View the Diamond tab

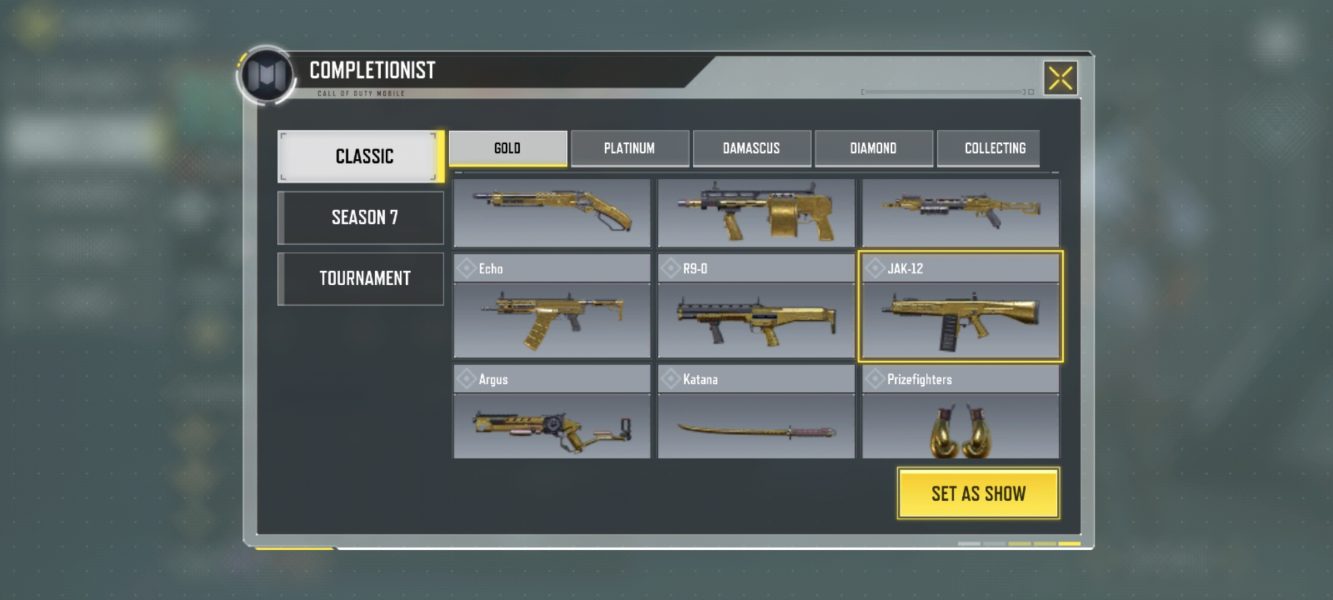(x=873, y=148)
